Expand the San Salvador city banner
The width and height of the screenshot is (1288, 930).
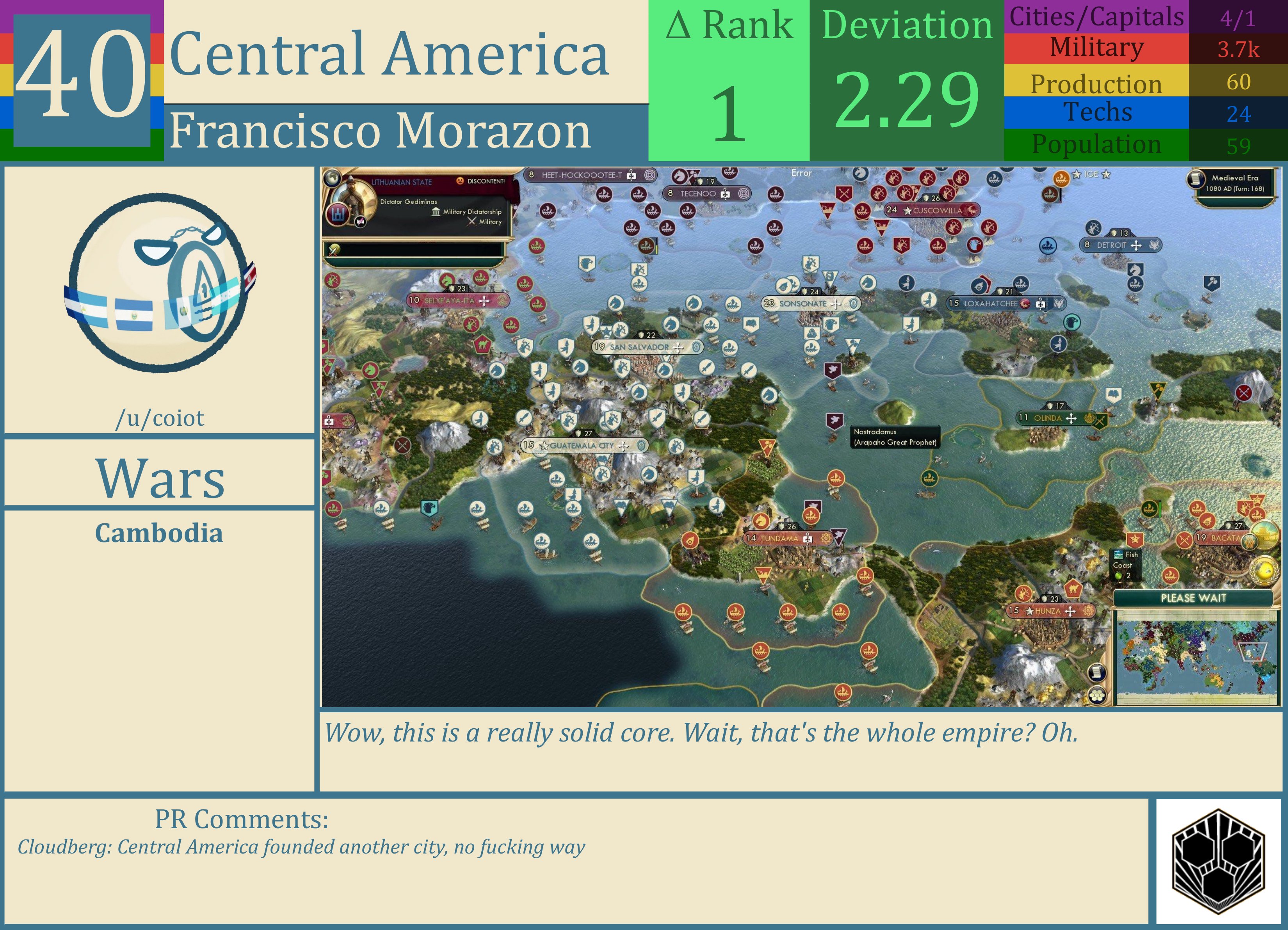pyautogui.click(x=644, y=347)
